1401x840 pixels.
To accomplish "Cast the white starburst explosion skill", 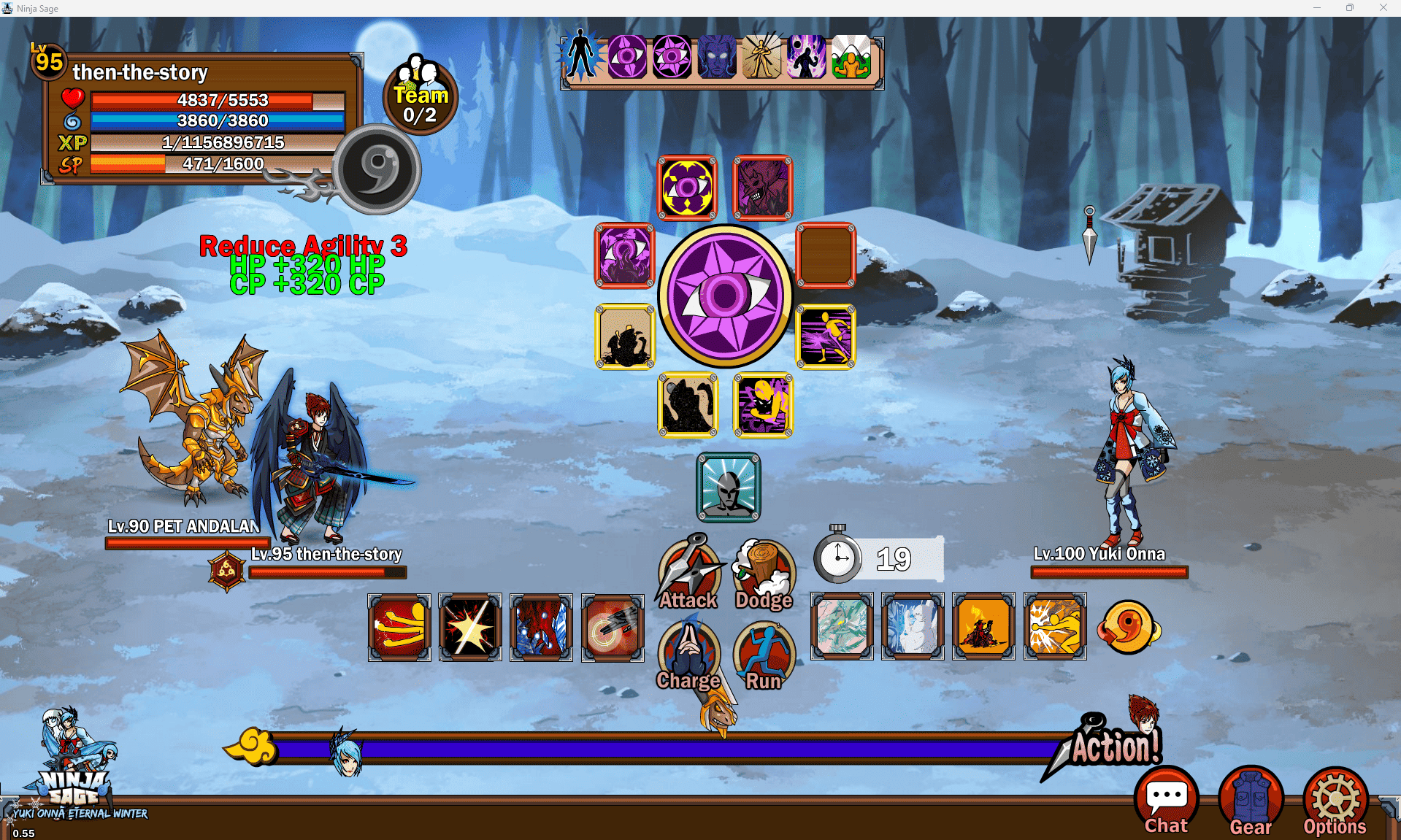I will click(470, 627).
